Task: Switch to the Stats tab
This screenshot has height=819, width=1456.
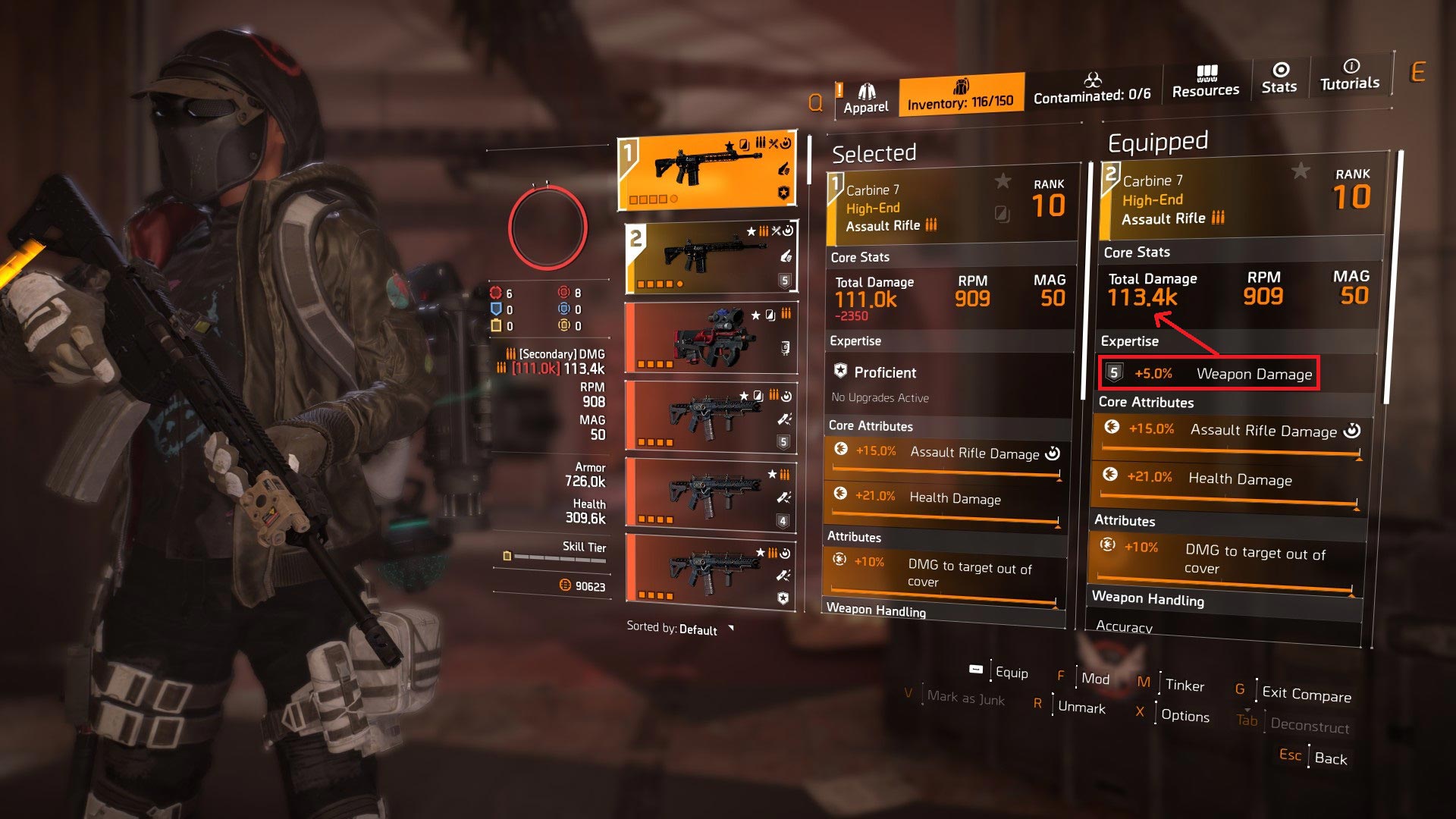Action: point(1279,79)
